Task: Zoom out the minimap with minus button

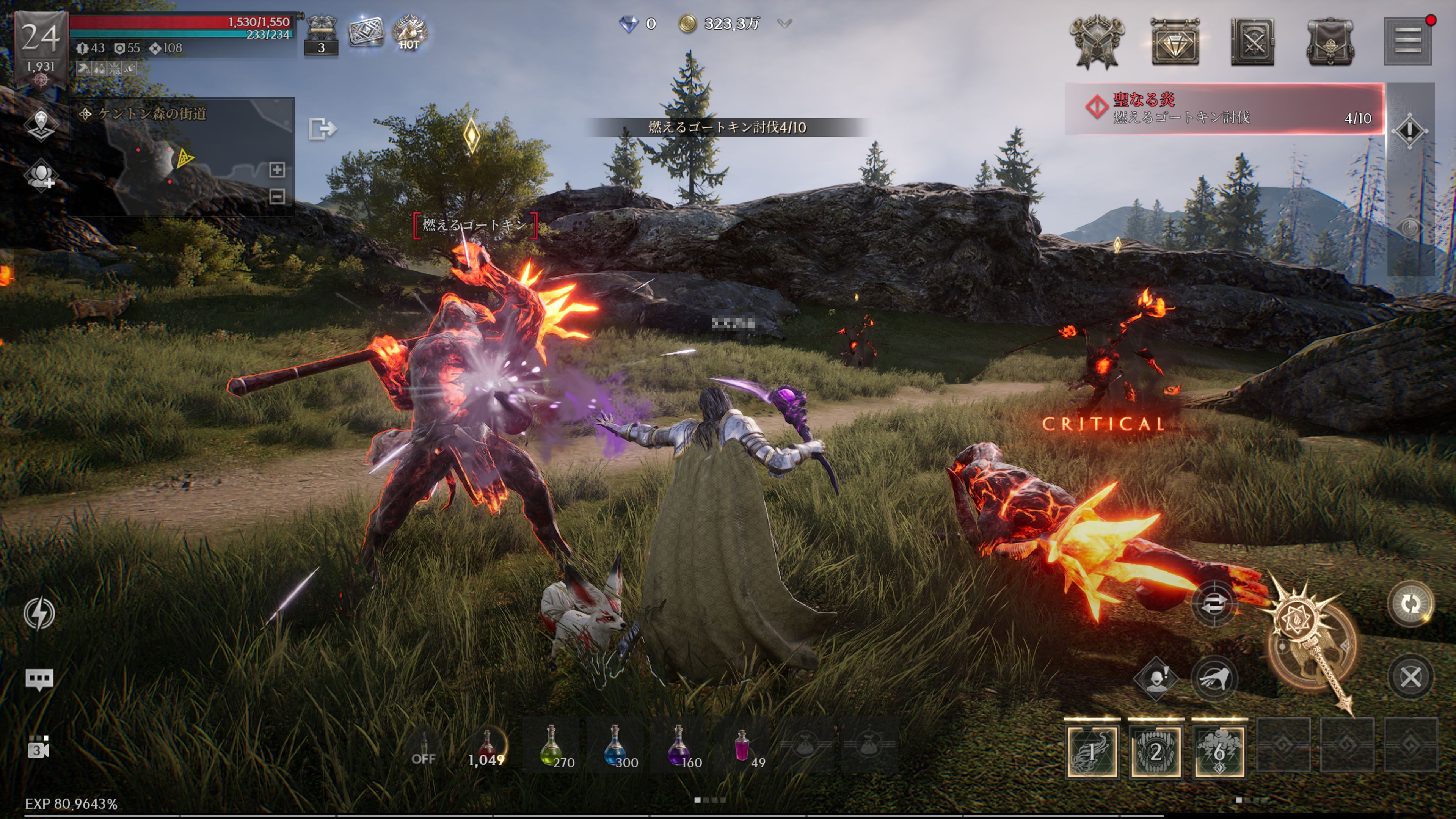Action: (x=277, y=197)
